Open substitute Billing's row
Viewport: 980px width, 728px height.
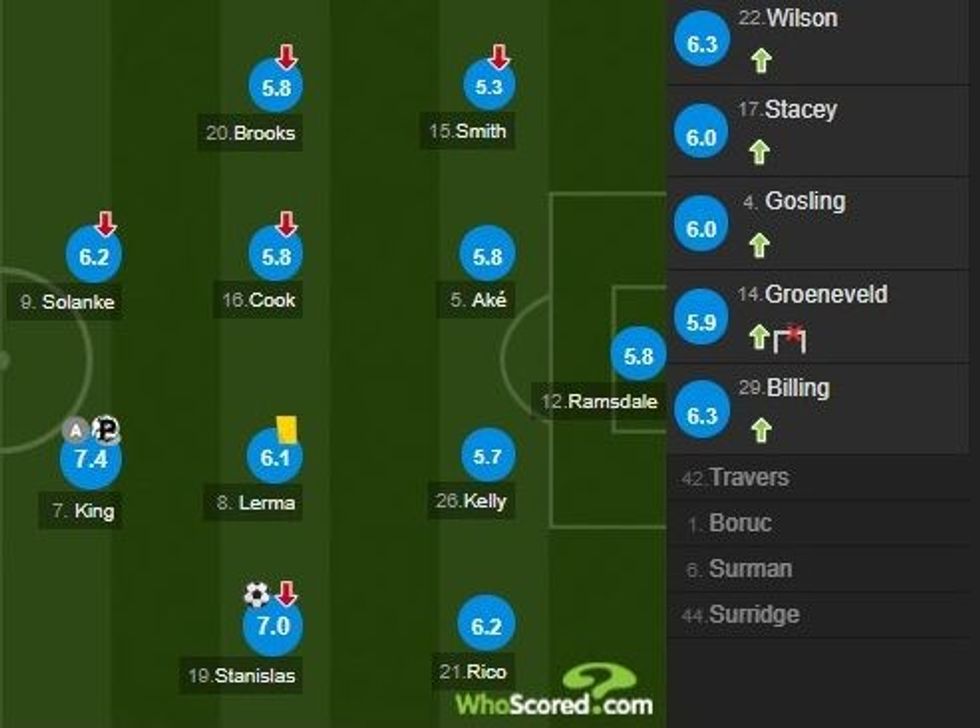tap(820, 408)
